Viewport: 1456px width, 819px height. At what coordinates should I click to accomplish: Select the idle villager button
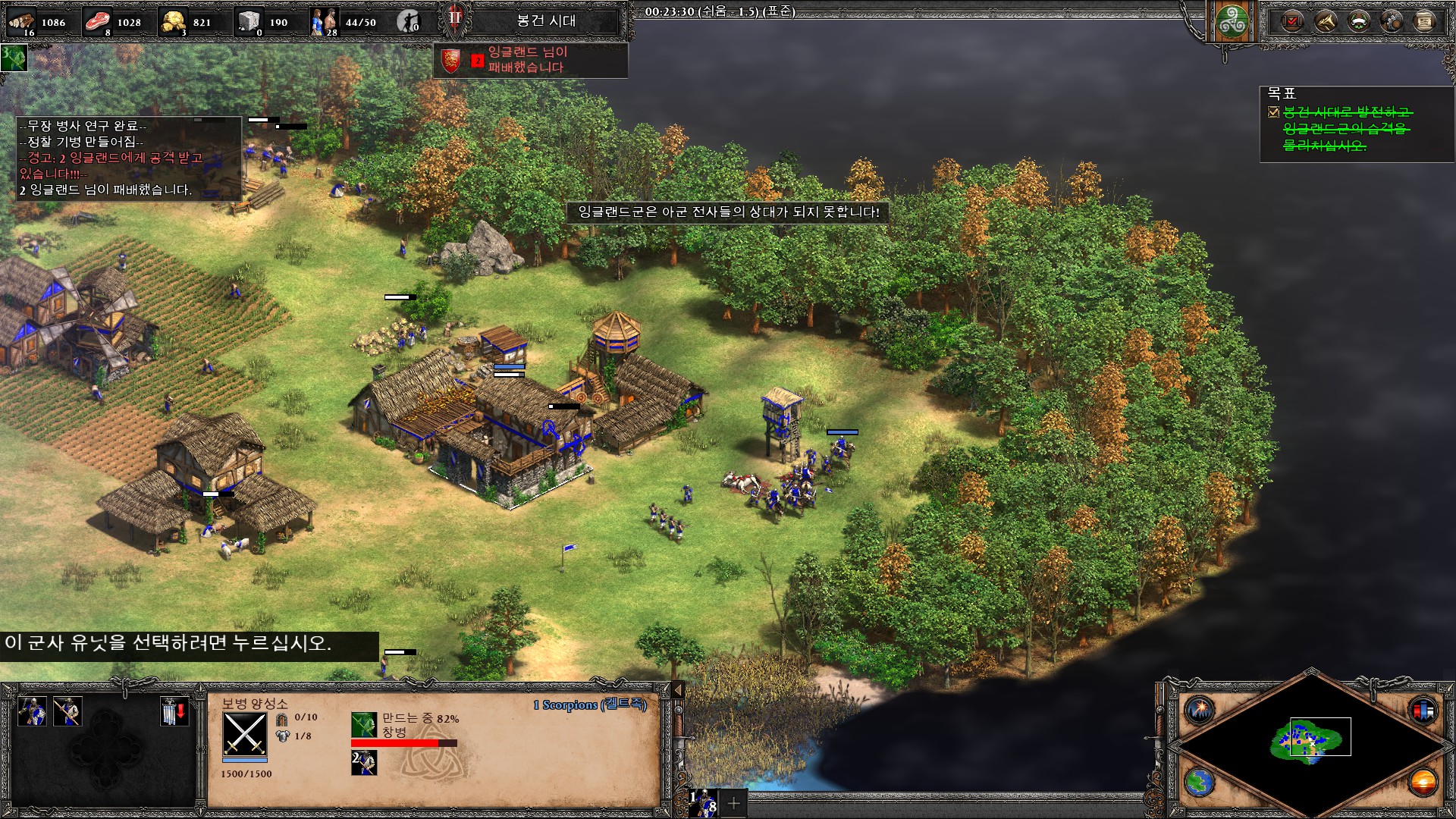[x=409, y=22]
